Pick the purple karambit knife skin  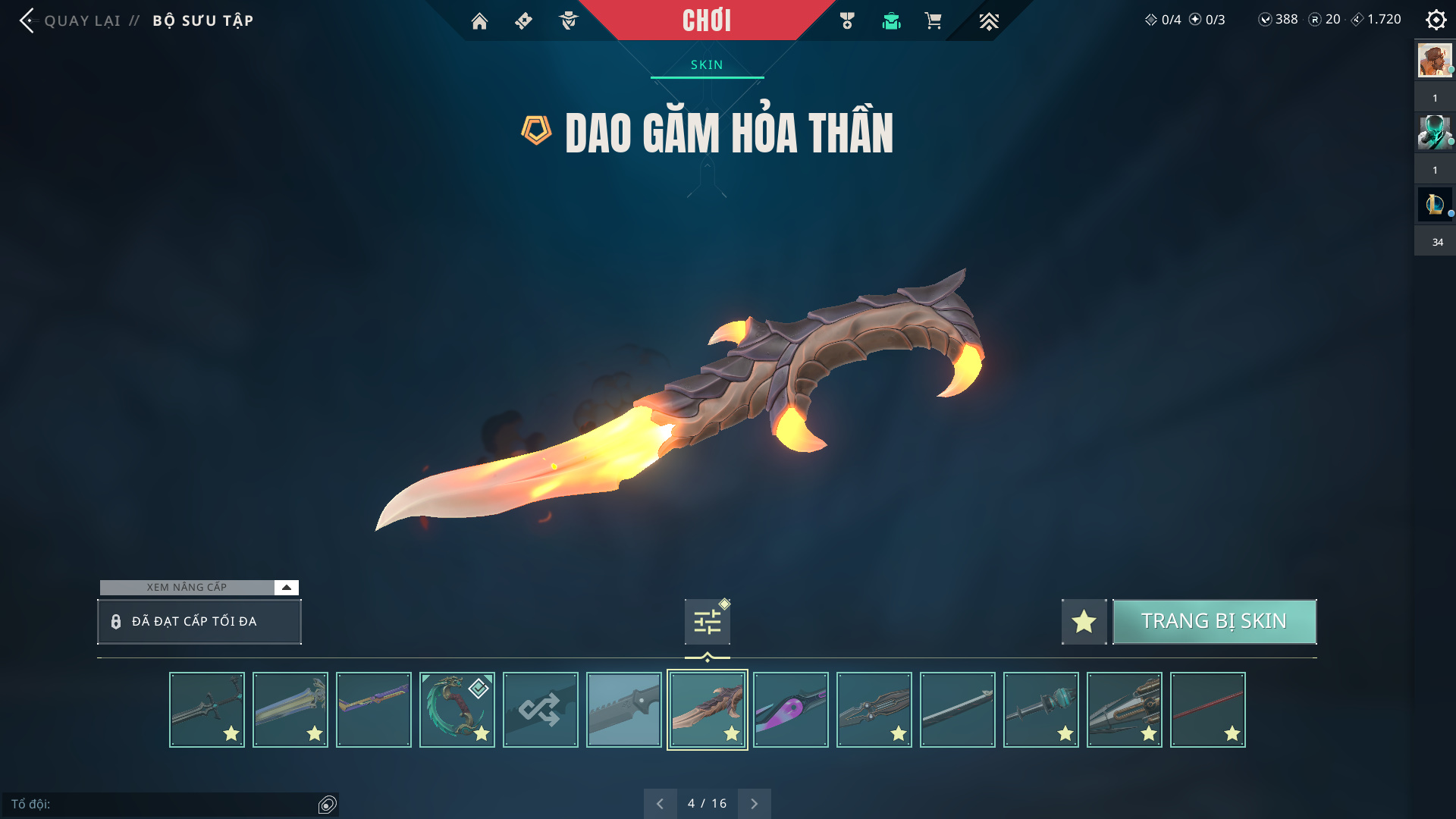[x=790, y=710]
